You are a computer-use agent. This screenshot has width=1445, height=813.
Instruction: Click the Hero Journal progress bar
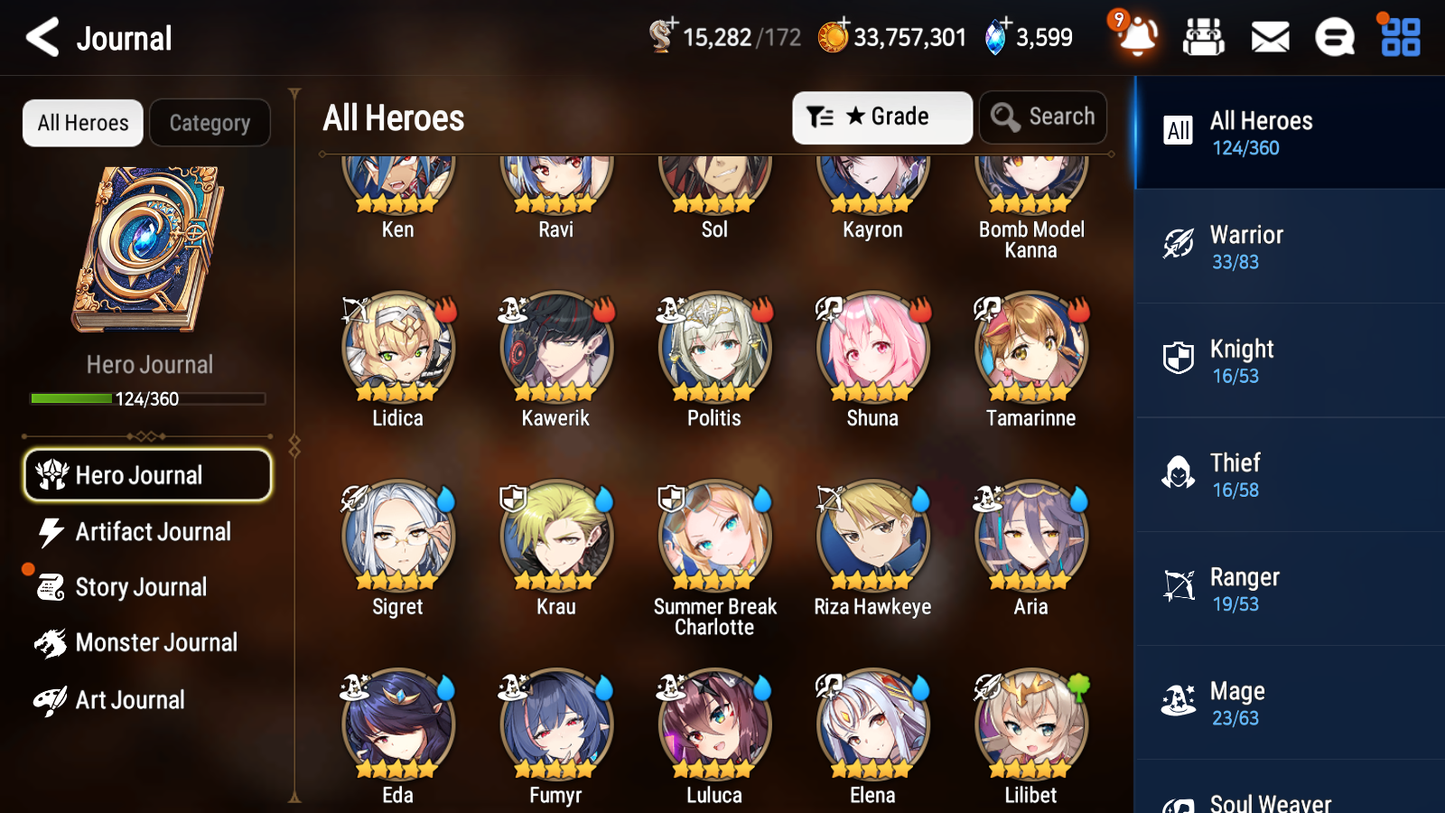point(149,398)
